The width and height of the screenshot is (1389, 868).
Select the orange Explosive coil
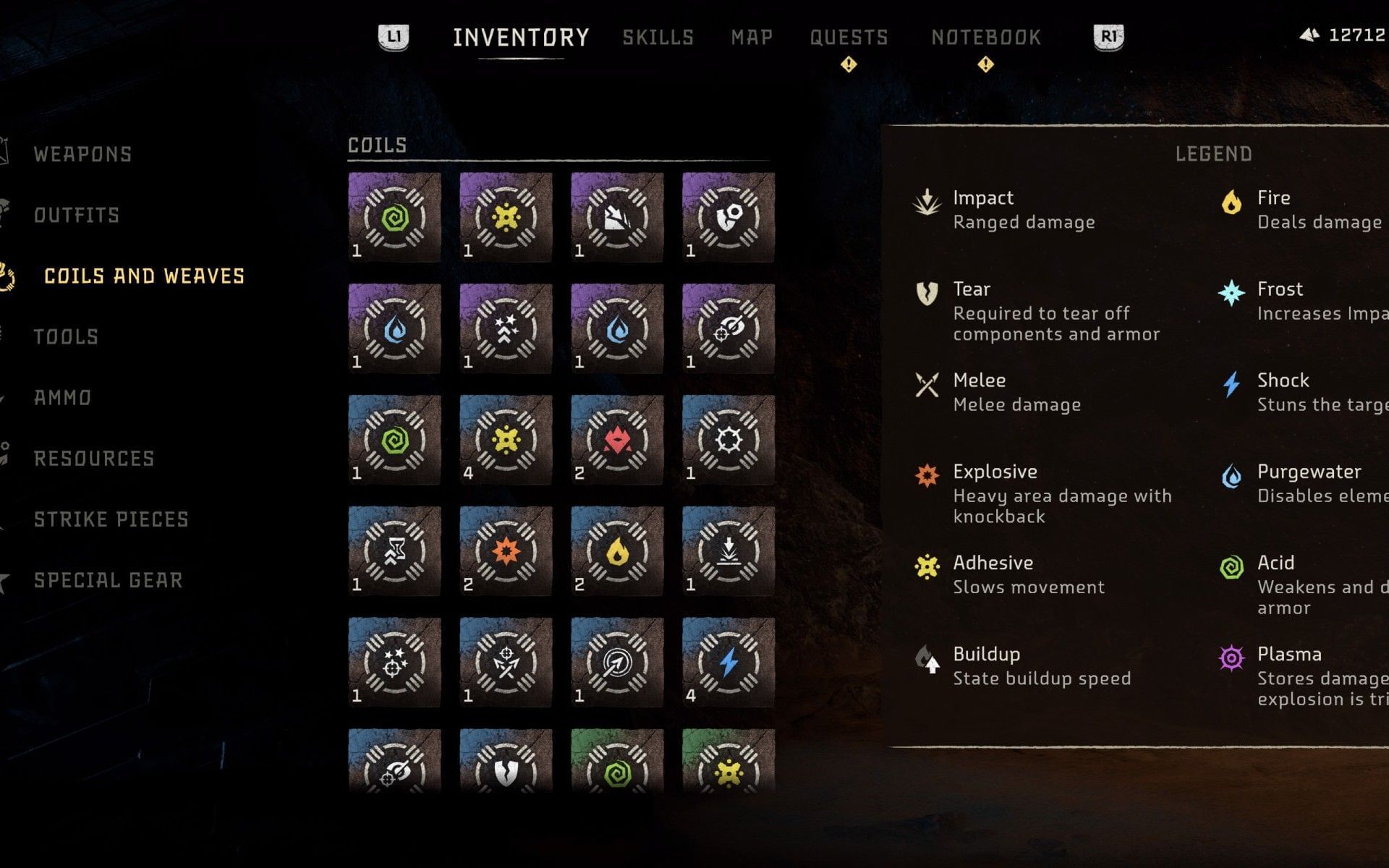pyautogui.click(x=505, y=550)
